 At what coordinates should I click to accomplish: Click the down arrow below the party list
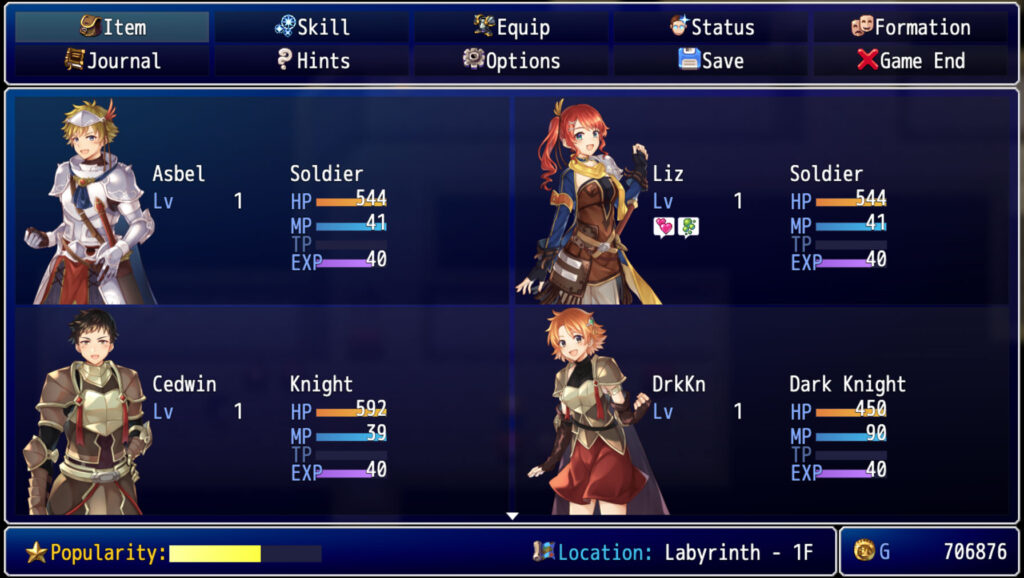pos(512,516)
